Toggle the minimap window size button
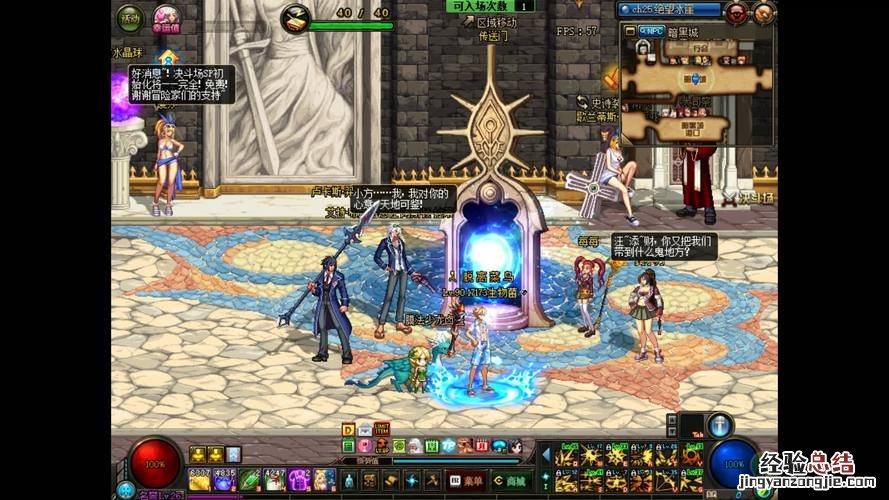889x500 pixels. [x=631, y=31]
